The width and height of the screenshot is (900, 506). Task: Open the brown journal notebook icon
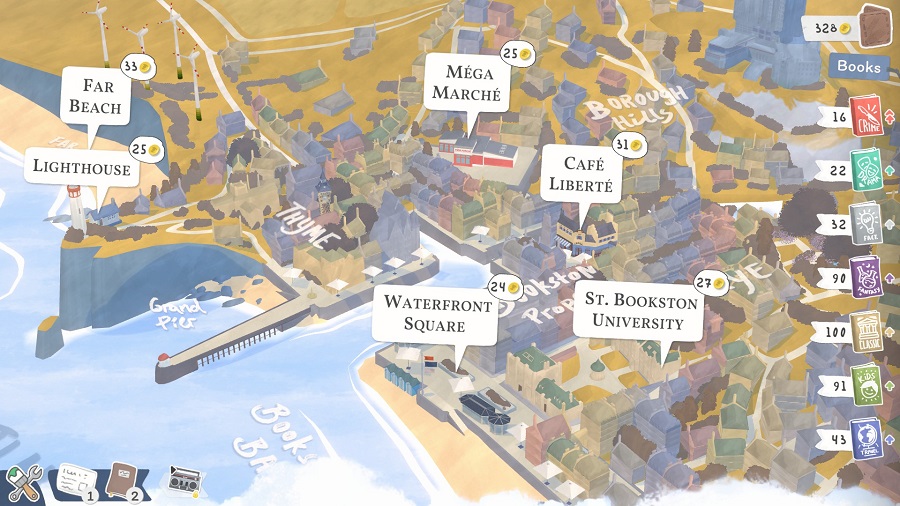pos(124,479)
